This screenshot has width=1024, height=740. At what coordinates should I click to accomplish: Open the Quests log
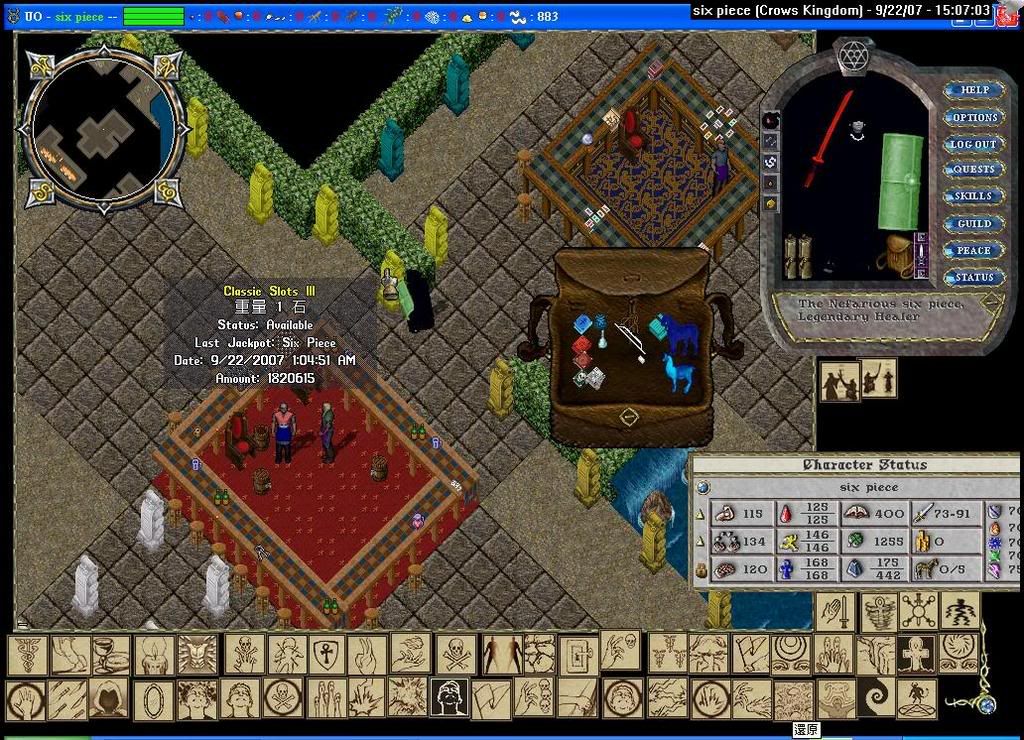click(974, 170)
